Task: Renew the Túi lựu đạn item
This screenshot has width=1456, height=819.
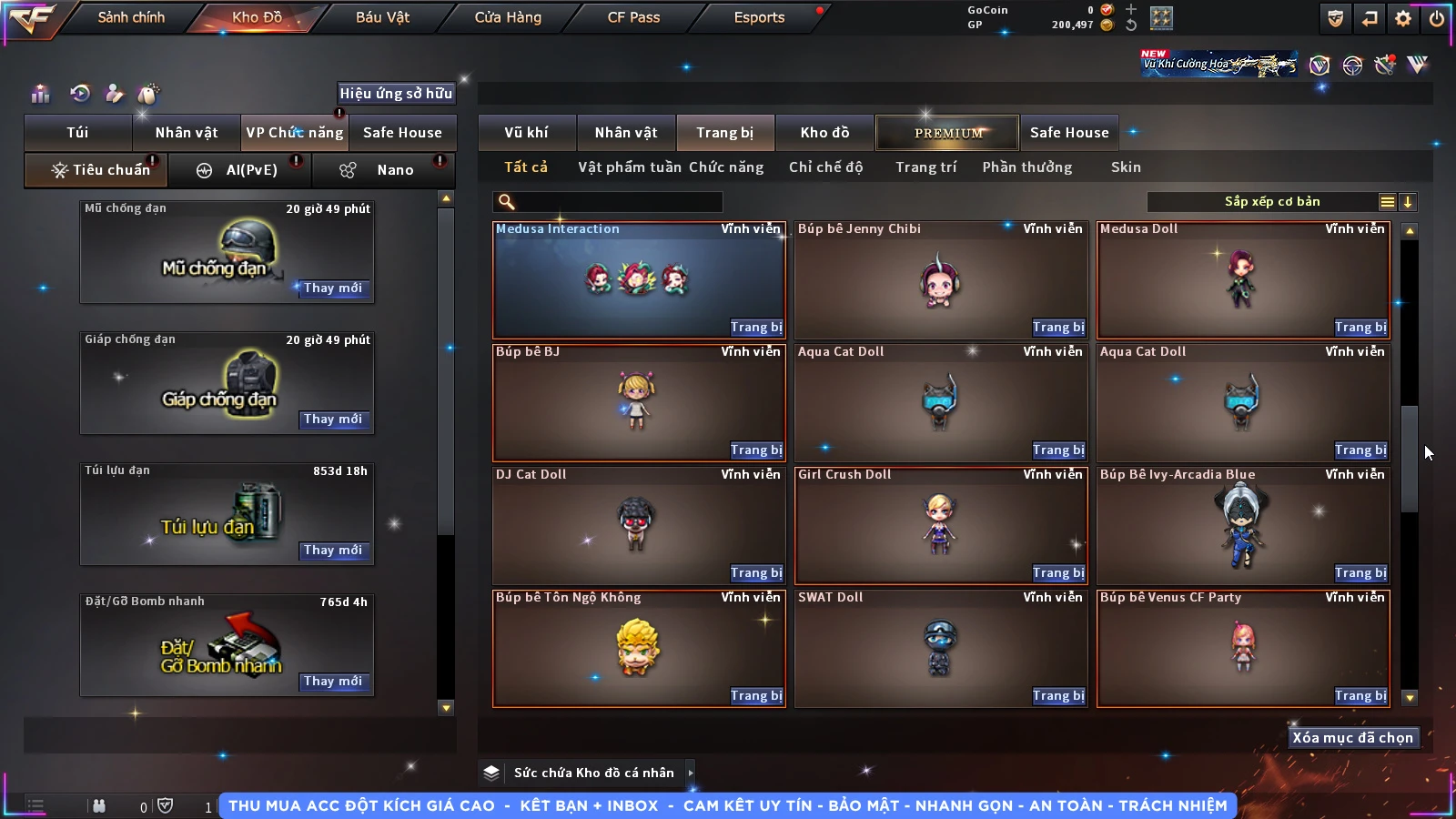Action: point(333,551)
